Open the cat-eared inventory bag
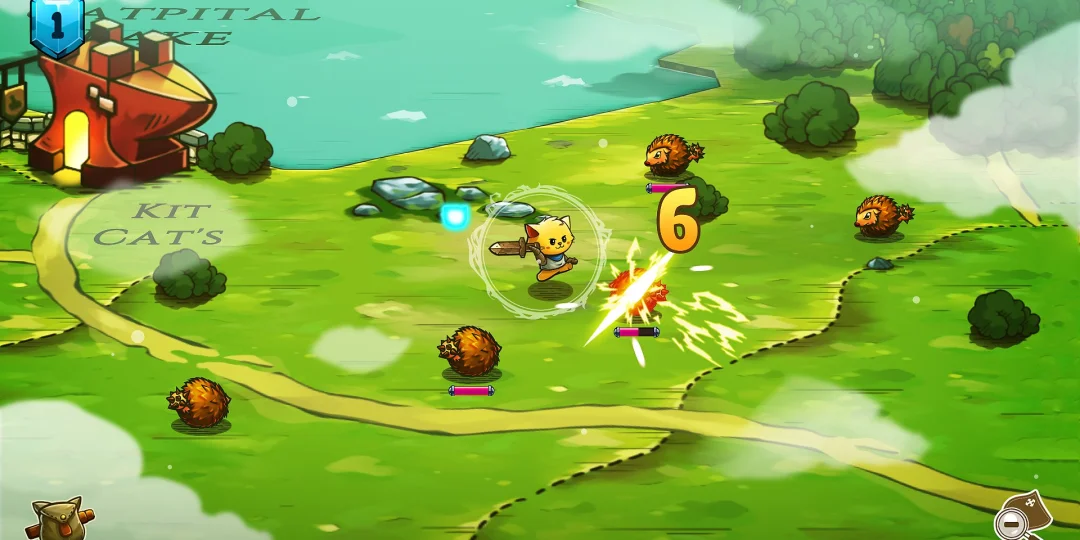 point(57,519)
